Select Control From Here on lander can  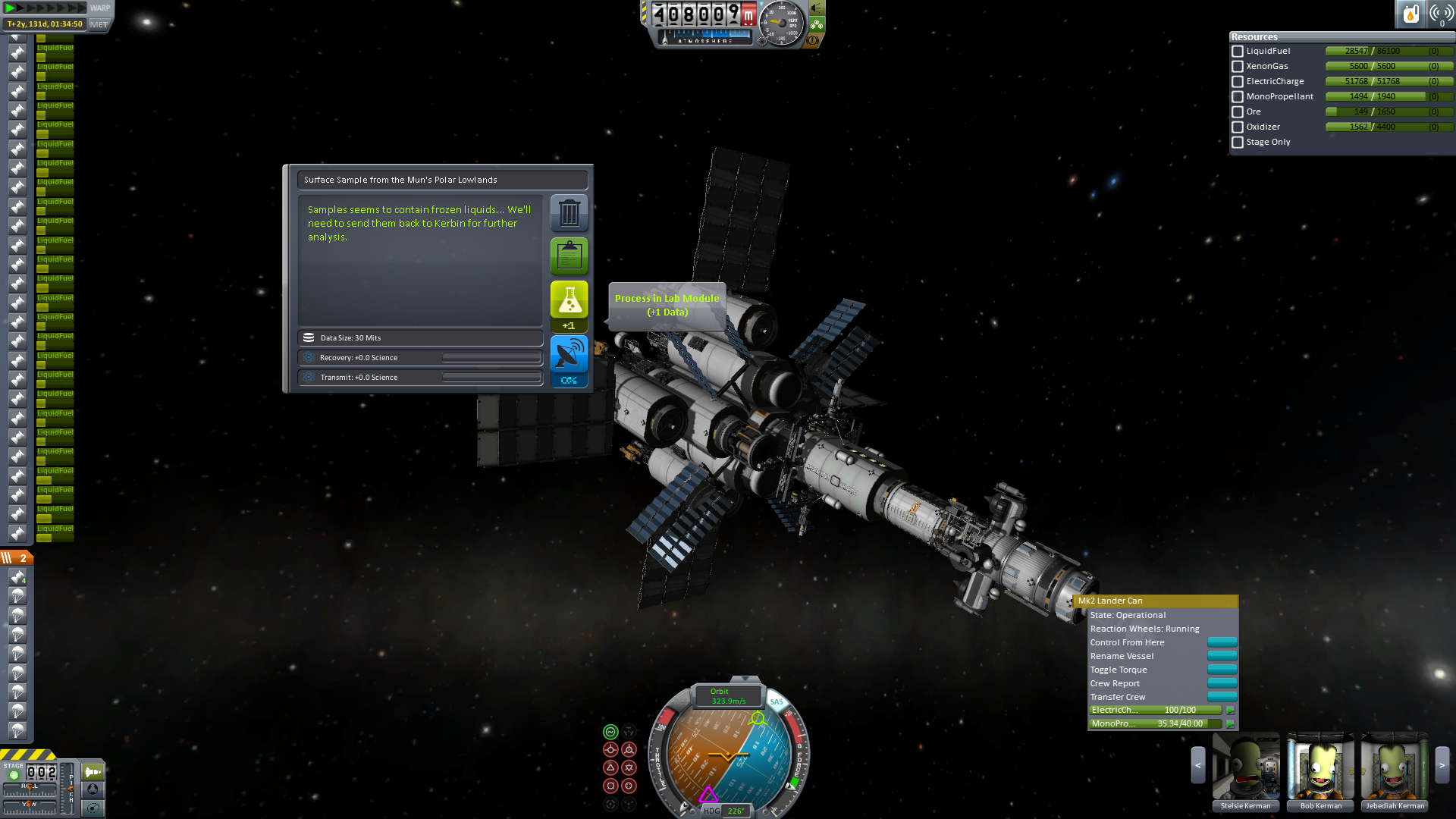pos(1222,642)
